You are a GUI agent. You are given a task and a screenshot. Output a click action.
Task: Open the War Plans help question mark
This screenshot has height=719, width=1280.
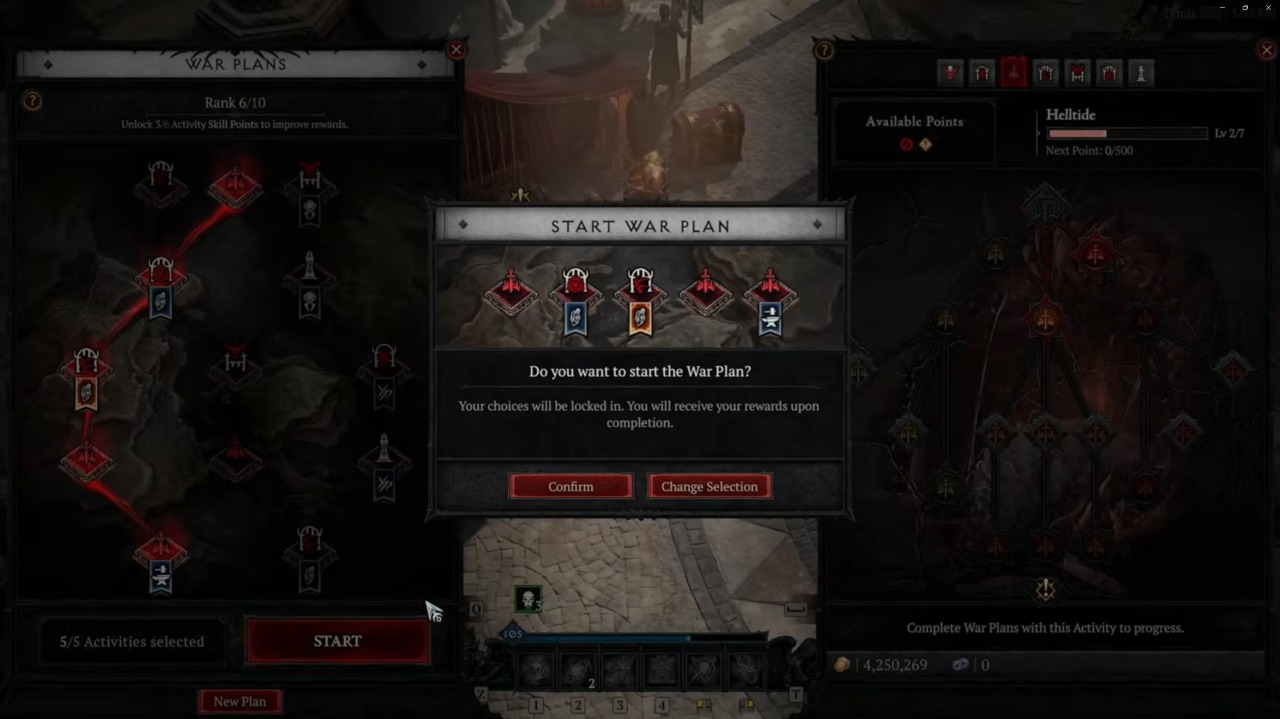[x=32, y=101]
